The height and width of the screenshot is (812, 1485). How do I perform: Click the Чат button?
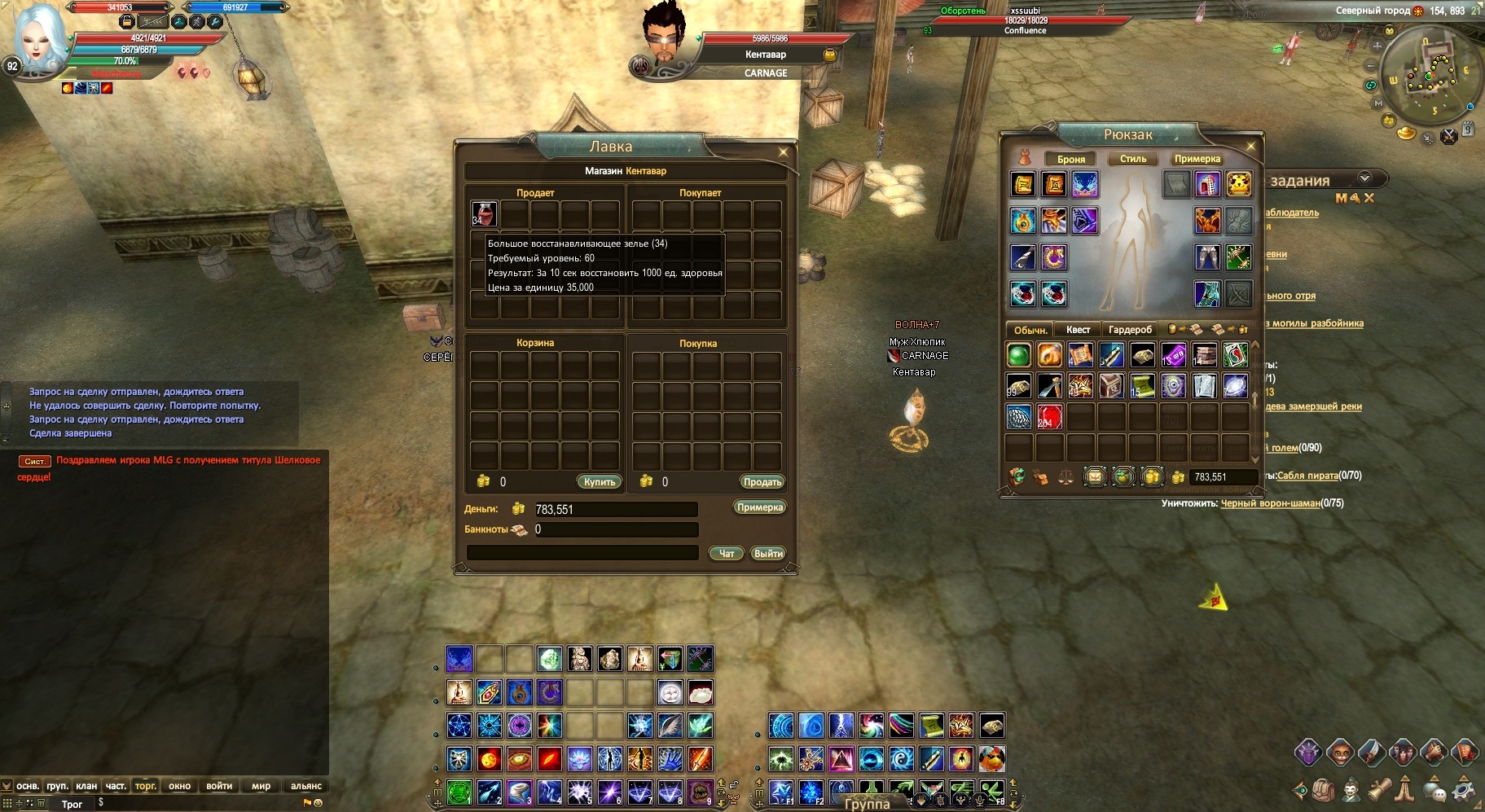point(726,554)
